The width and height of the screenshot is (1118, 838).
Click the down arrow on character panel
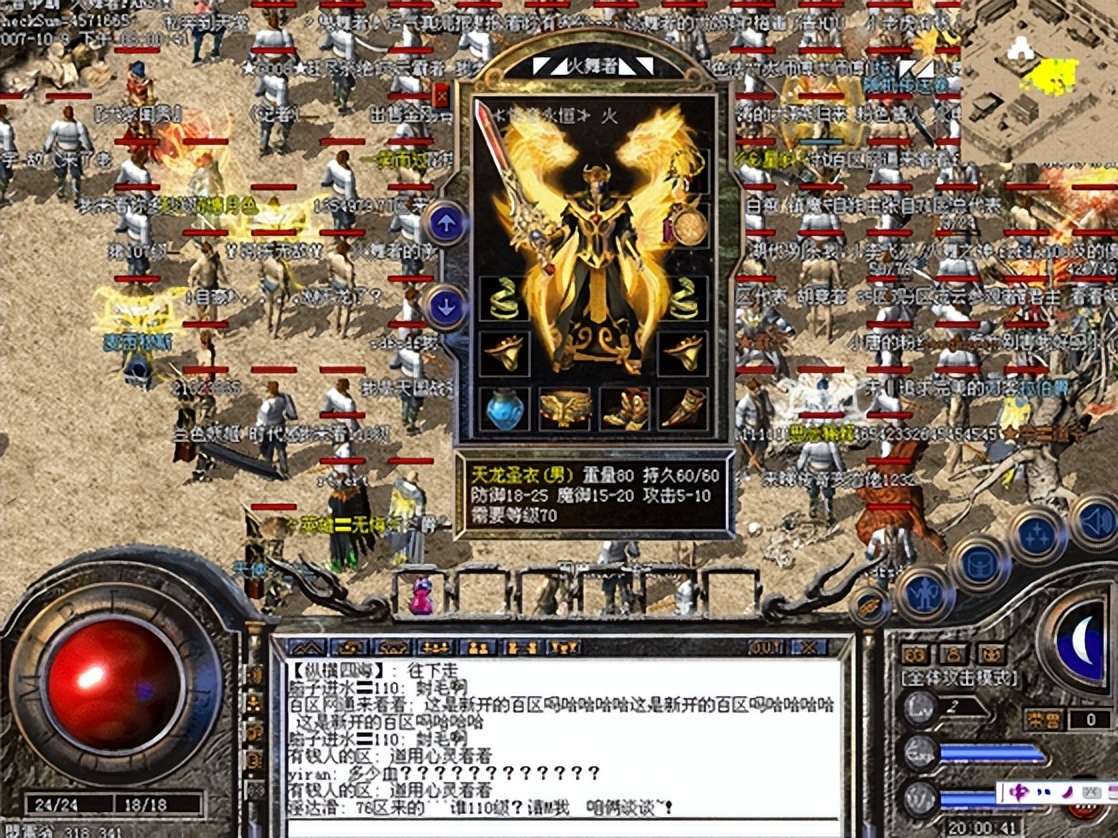click(x=446, y=306)
